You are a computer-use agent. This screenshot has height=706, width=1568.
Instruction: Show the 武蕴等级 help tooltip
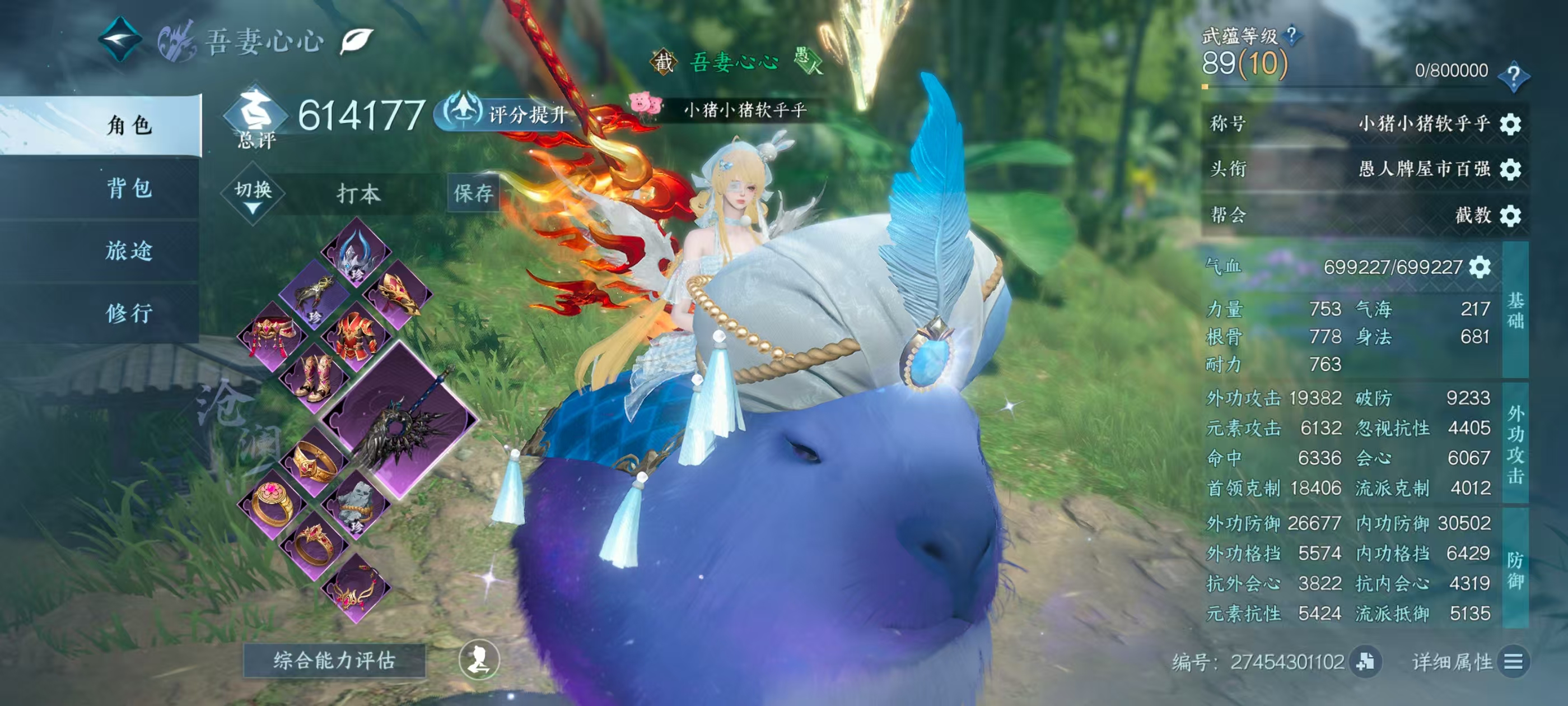pyautogui.click(x=1291, y=35)
